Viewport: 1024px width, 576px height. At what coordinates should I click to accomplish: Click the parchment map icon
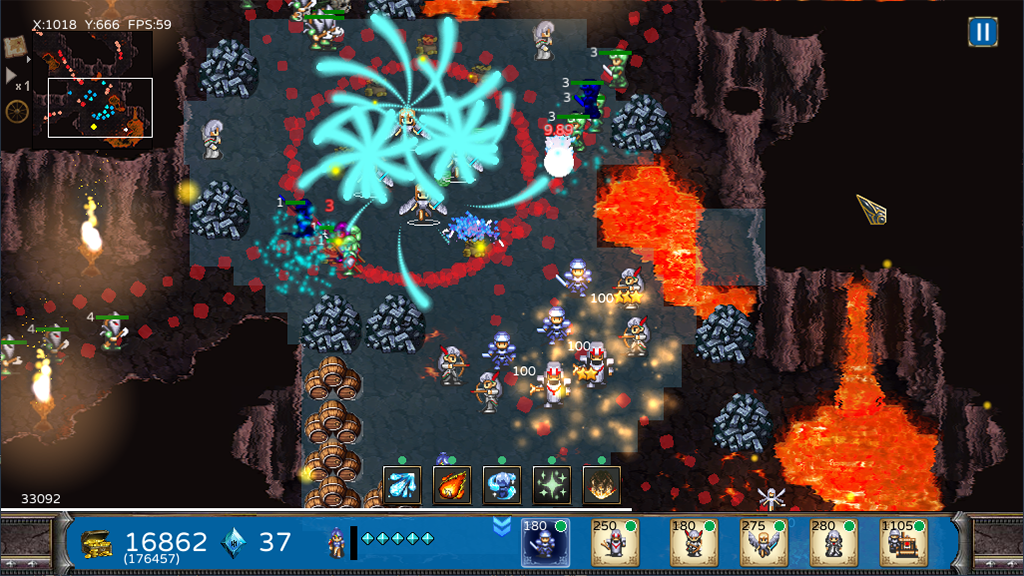[x=16, y=46]
